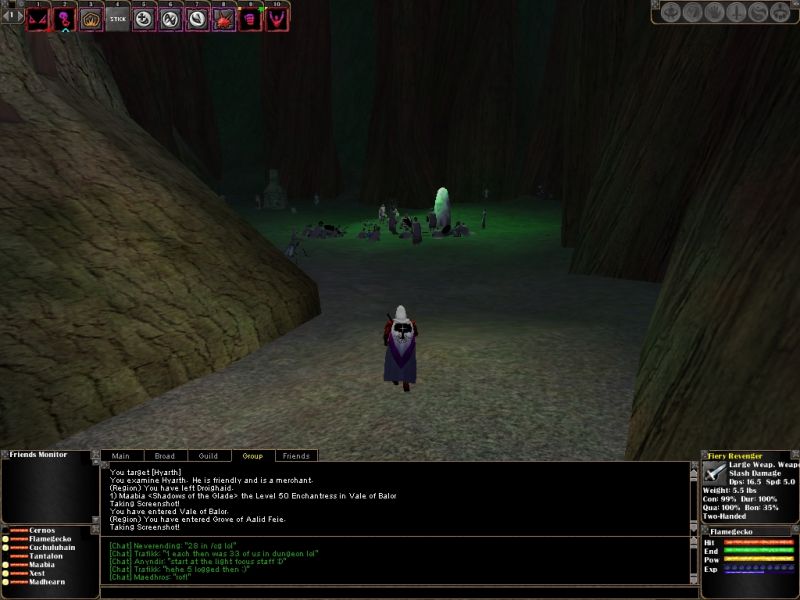Select the Guild chat tab
800x600 pixels.
pyautogui.click(x=207, y=456)
